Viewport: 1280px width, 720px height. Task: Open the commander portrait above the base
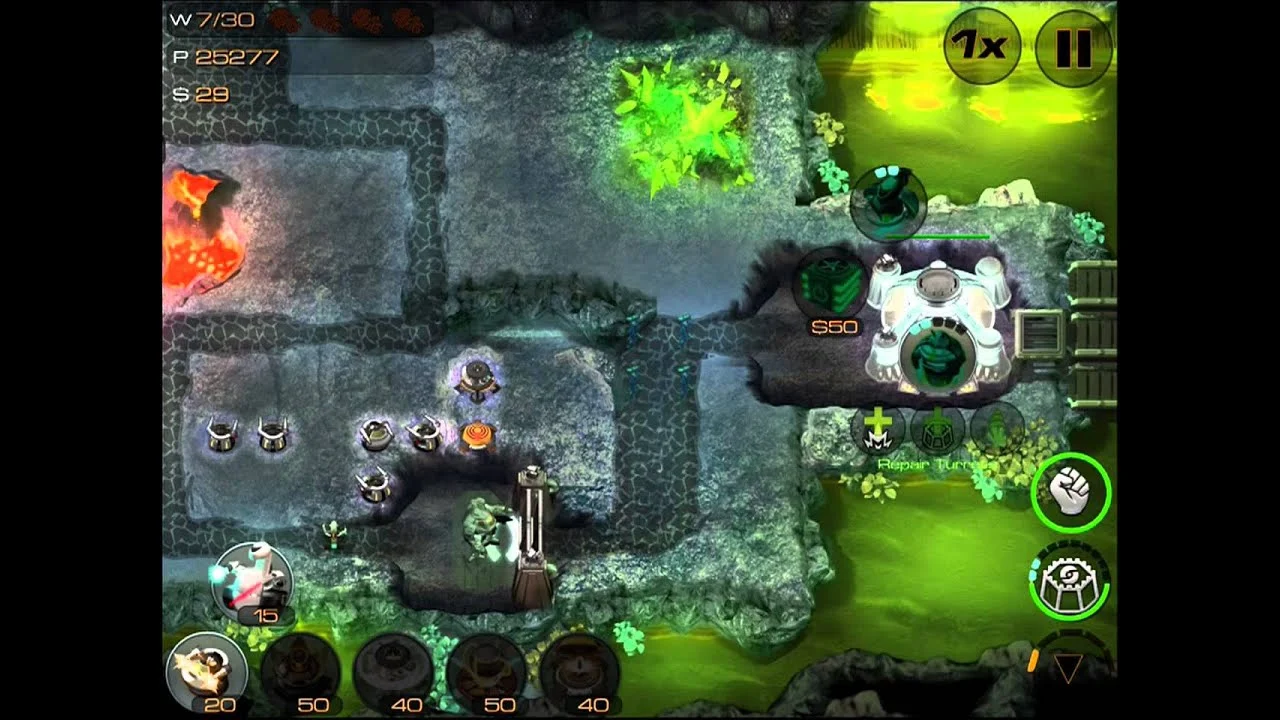(888, 203)
